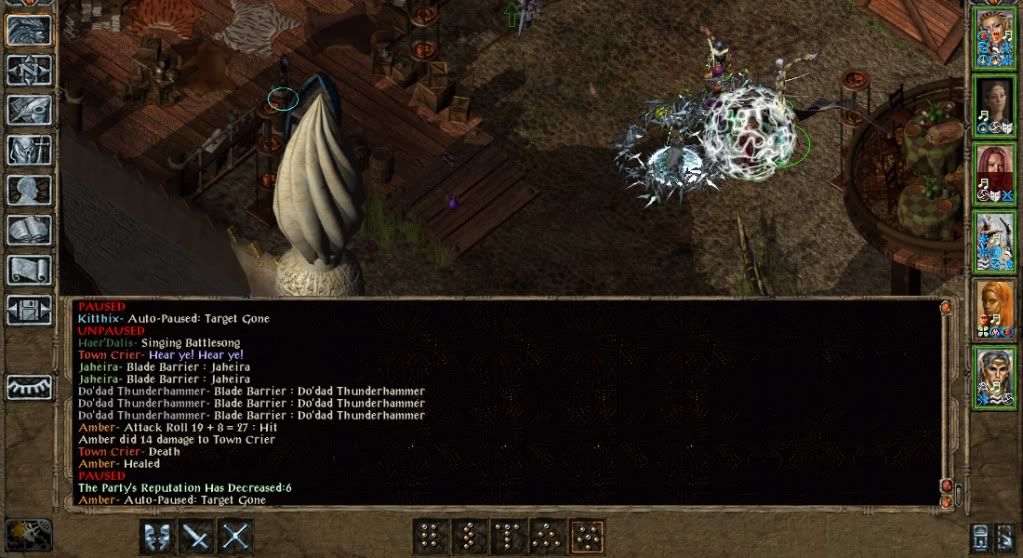Open the journal with the quill button
This screenshot has height=558, width=1023.
pyautogui.click(x=28, y=110)
